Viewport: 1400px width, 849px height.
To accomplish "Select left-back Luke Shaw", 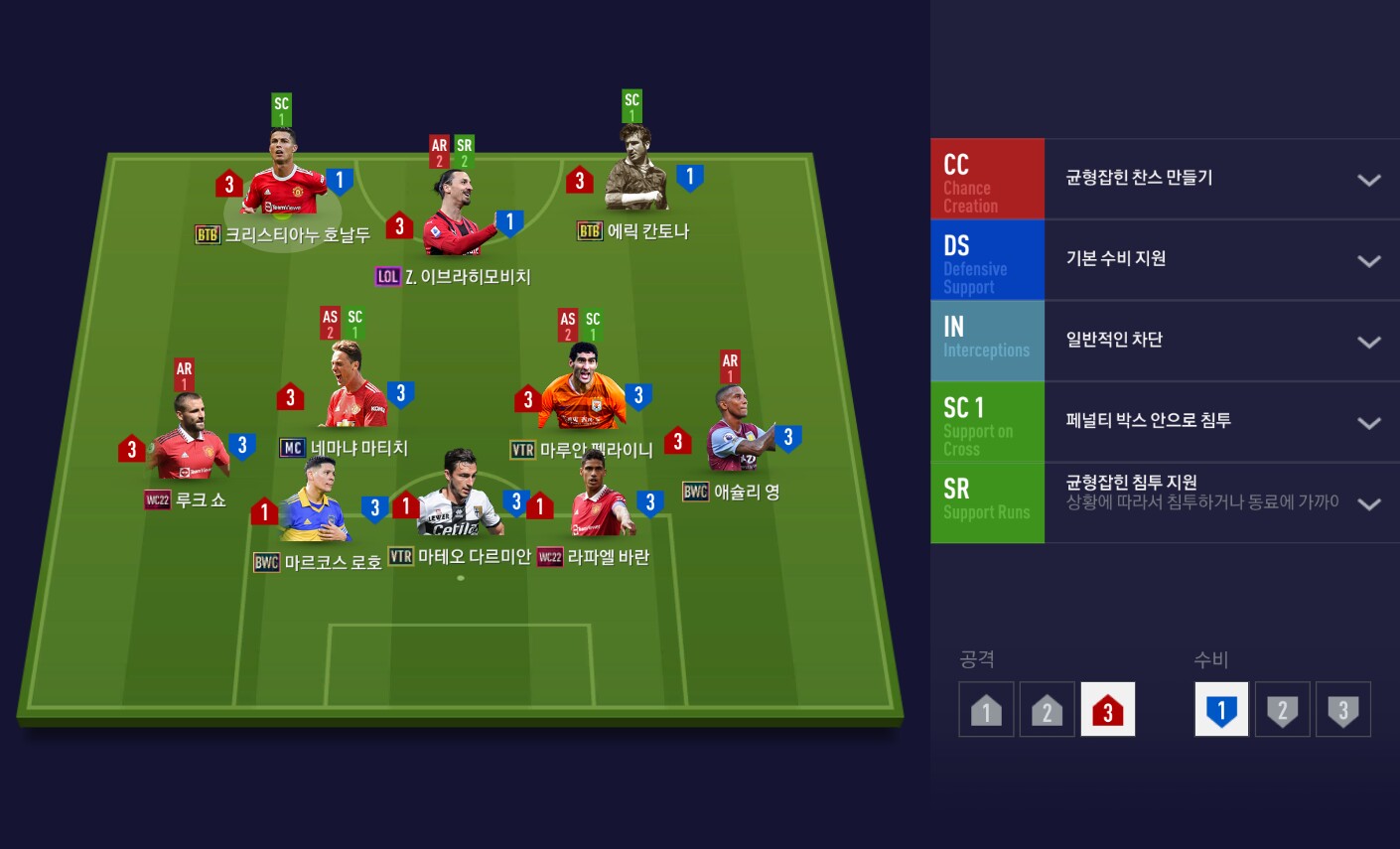I will click(189, 442).
